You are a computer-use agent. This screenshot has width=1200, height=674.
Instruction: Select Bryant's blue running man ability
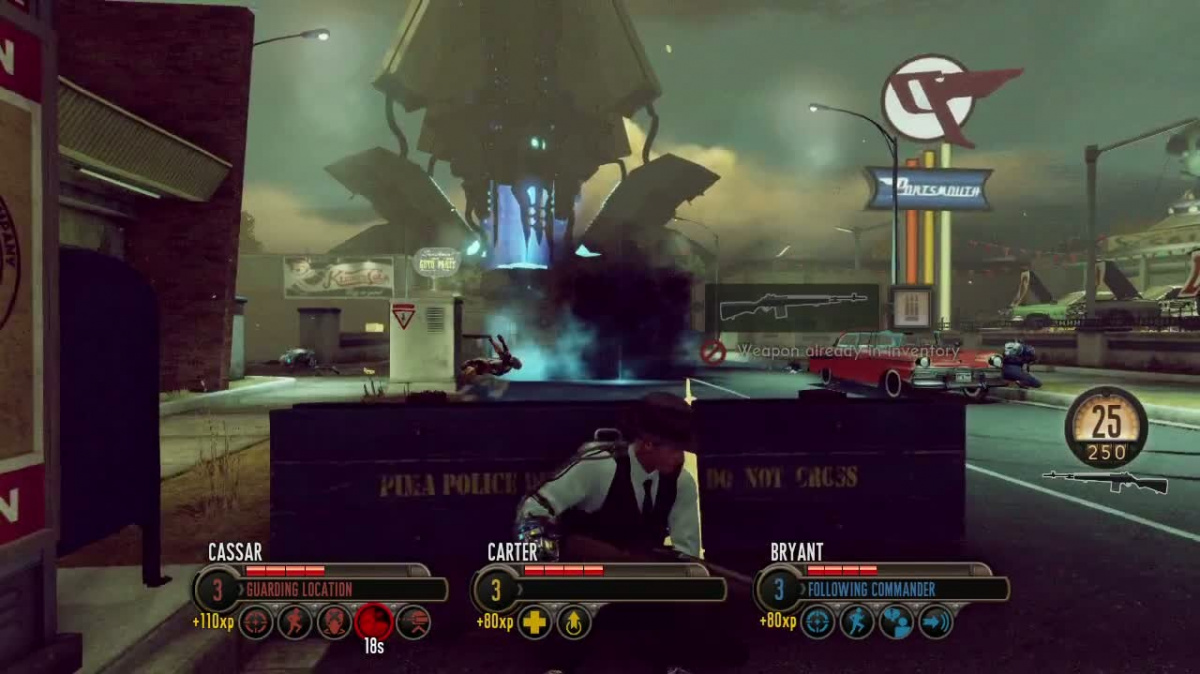pyautogui.click(x=857, y=621)
